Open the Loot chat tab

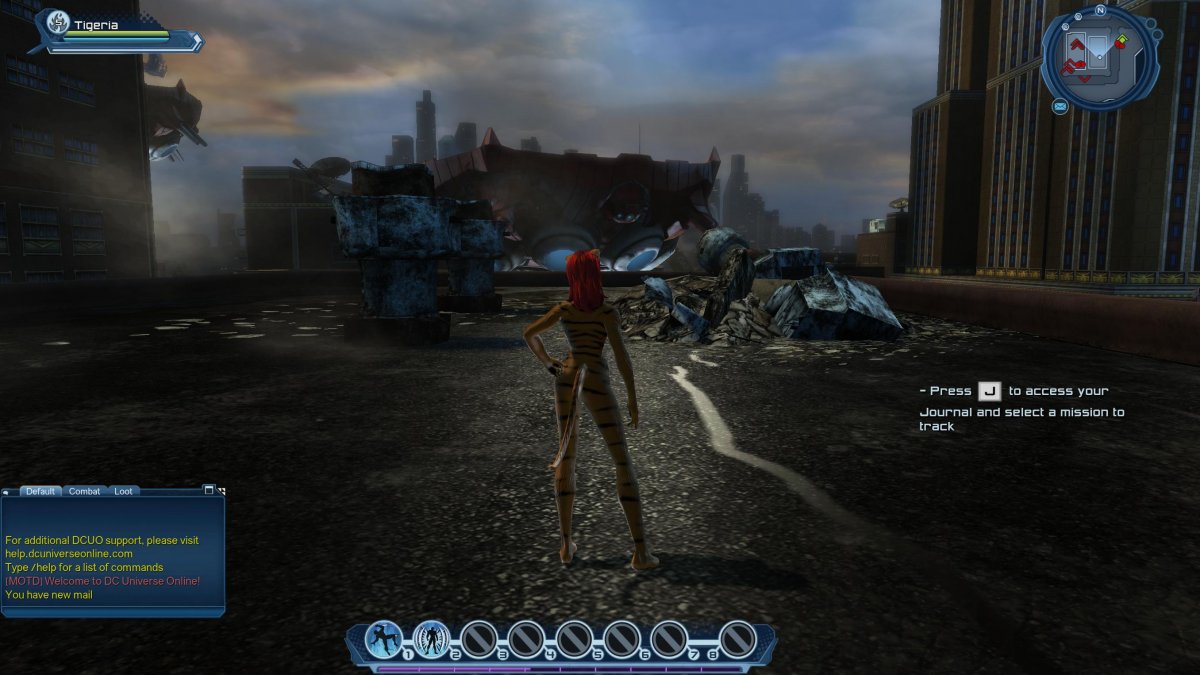click(122, 491)
